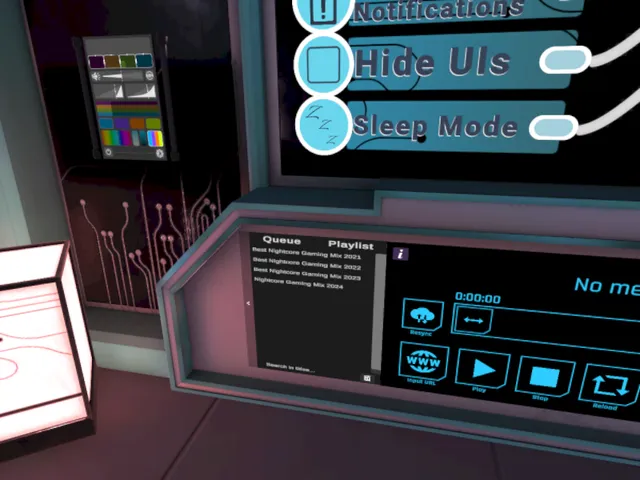This screenshot has height=480, width=640.
Task: Select Nightcore Gaming Mix 2024 from playlist
Action: [x=298, y=286]
